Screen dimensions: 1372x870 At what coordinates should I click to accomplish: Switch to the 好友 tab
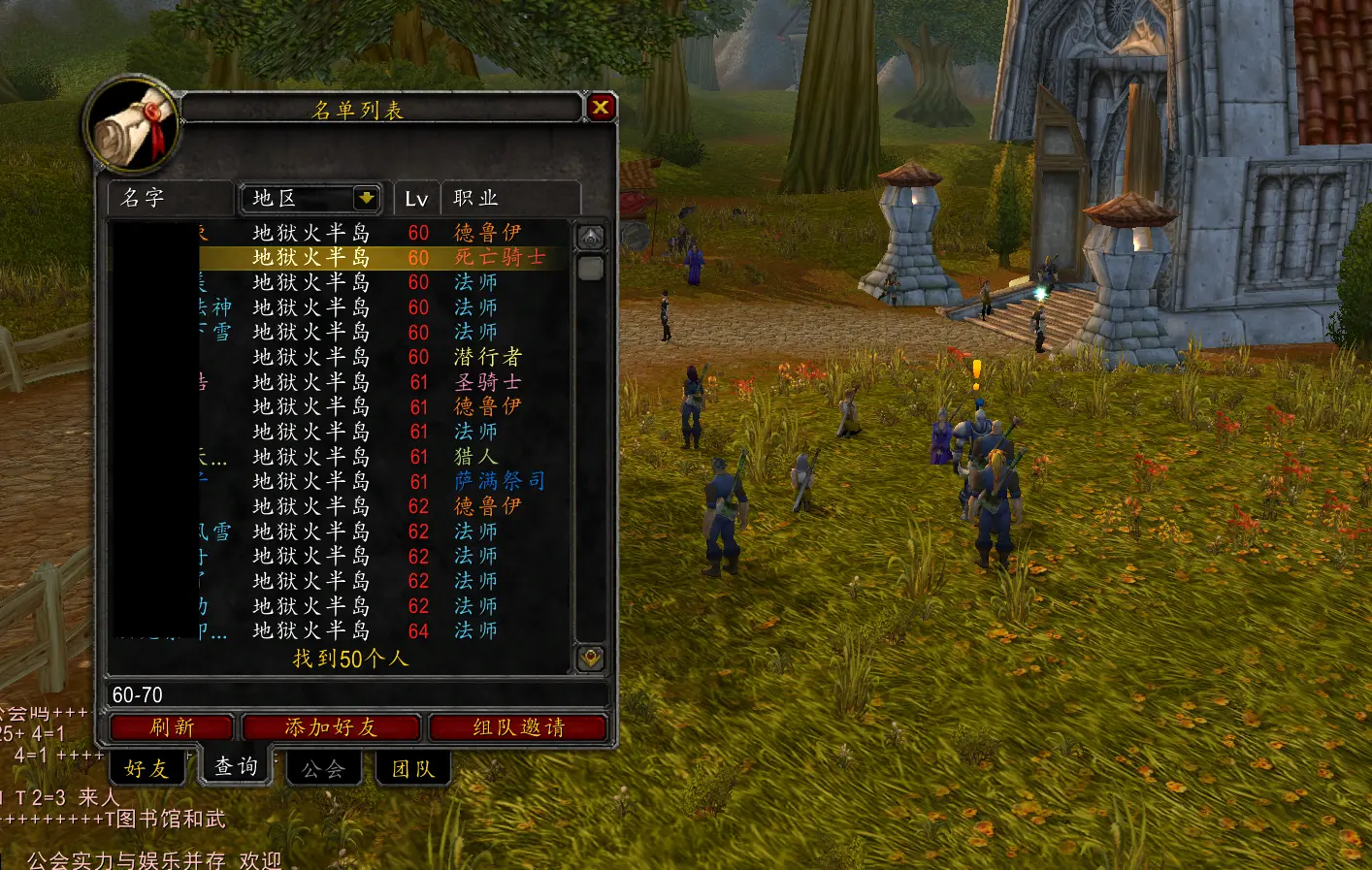(x=147, y=769)
